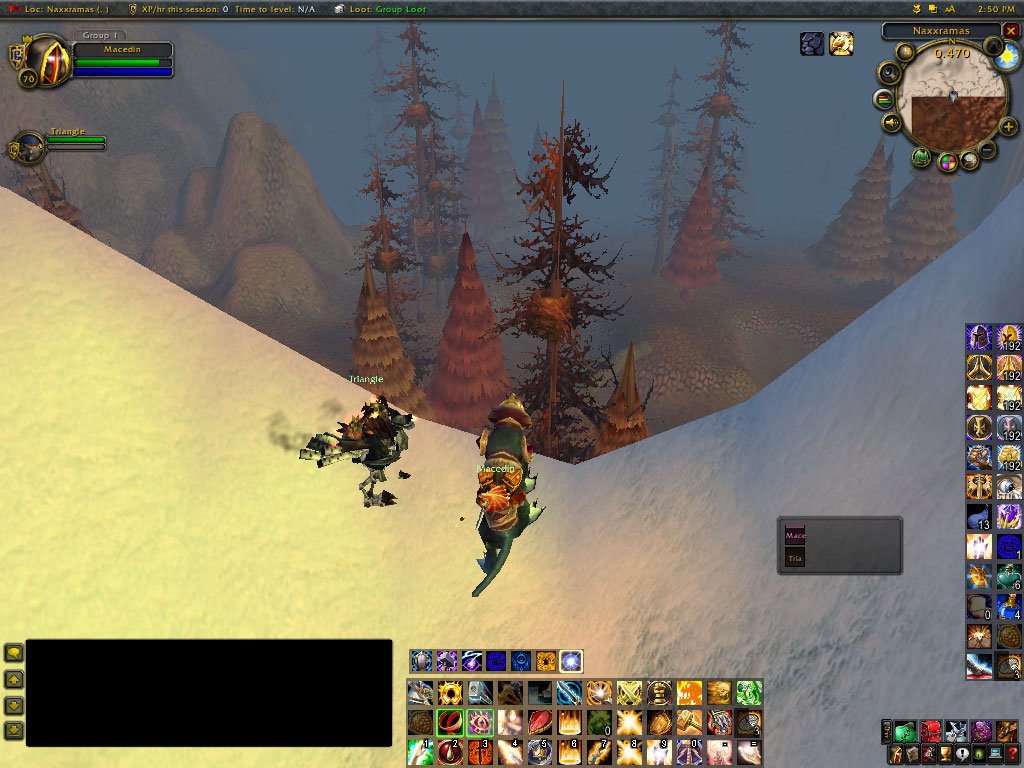Select Macedin's player portrait frame

click(40, 60)
